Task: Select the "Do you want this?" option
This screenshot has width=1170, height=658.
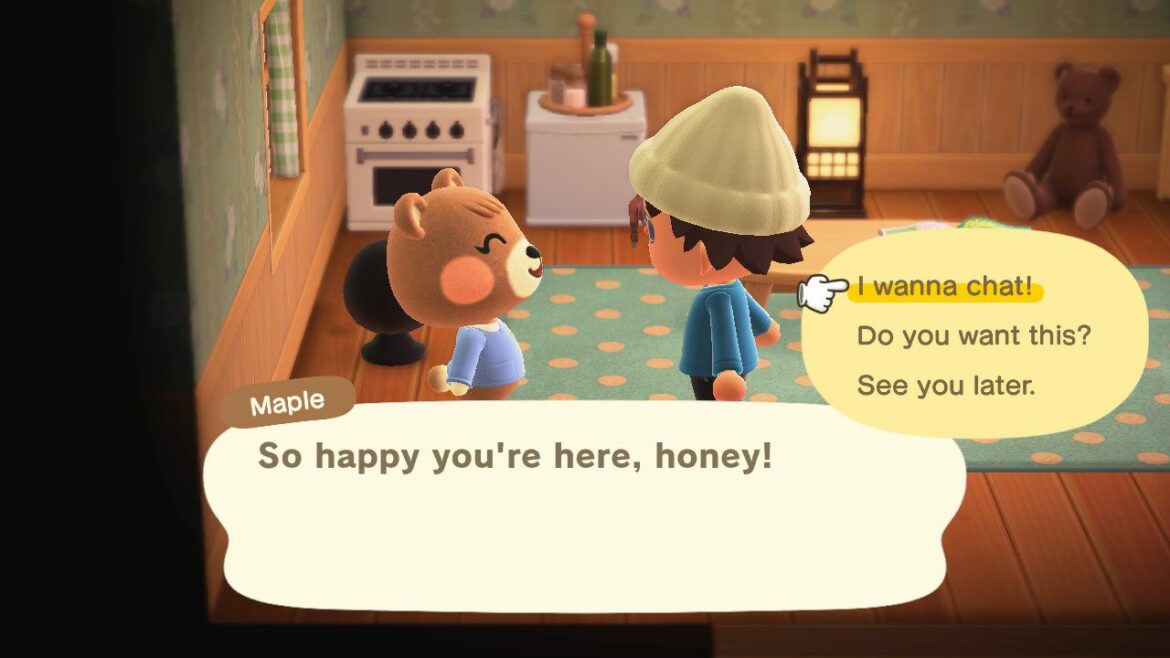Action: point(973,337)
